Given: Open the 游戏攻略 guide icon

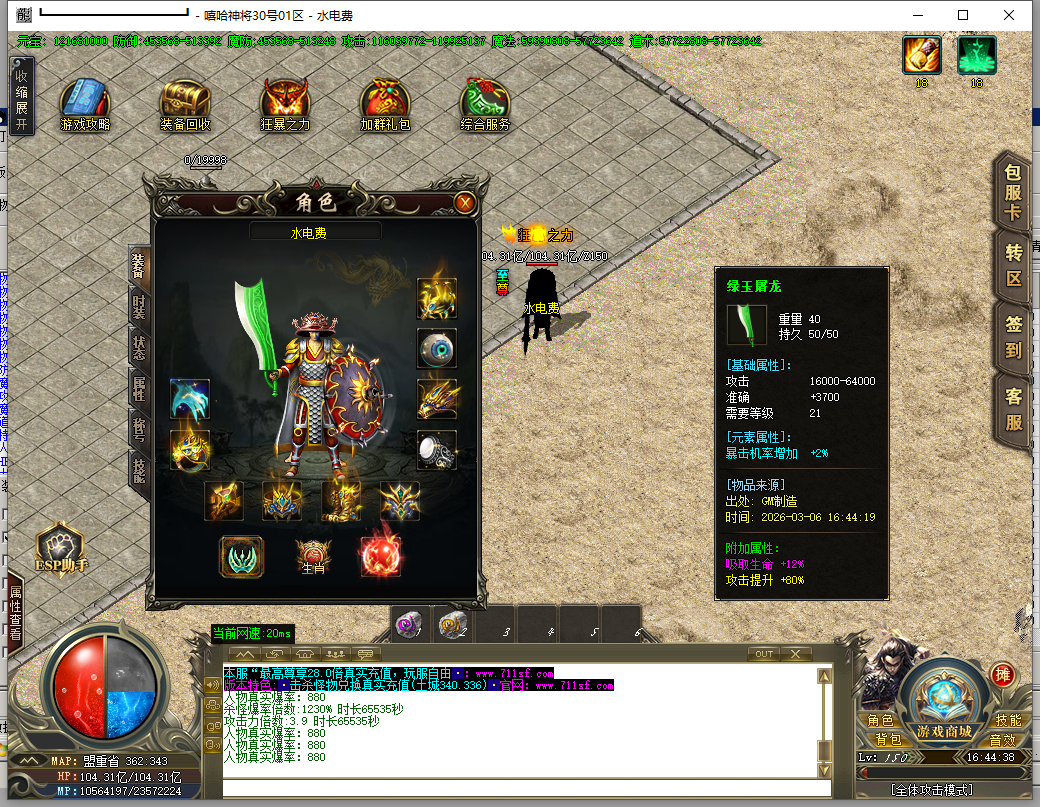Looking at the screenshot, I should [x=85, y=104].
